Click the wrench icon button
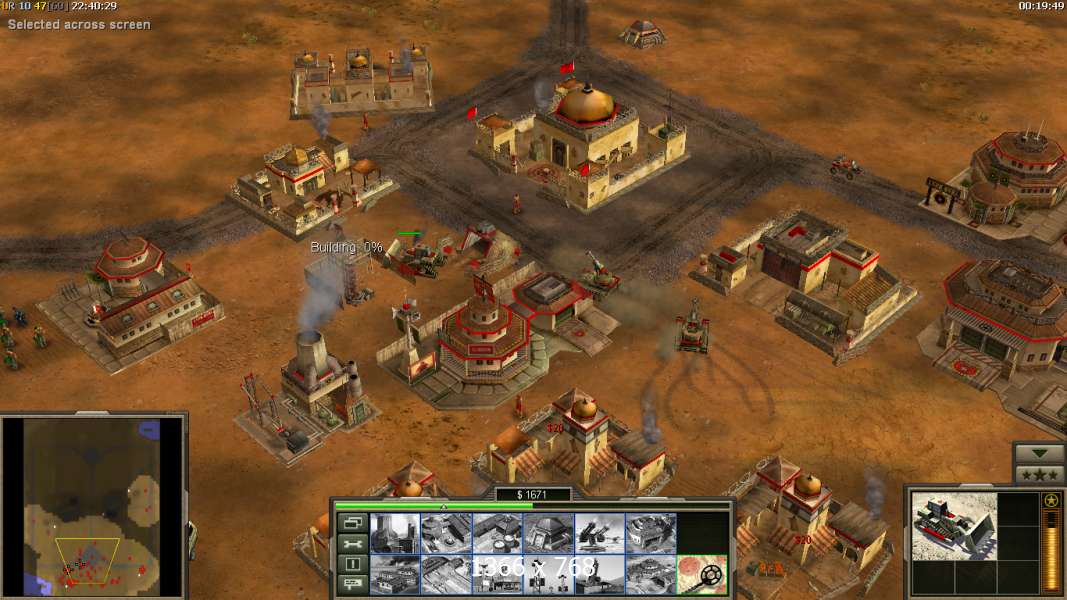 351,544
